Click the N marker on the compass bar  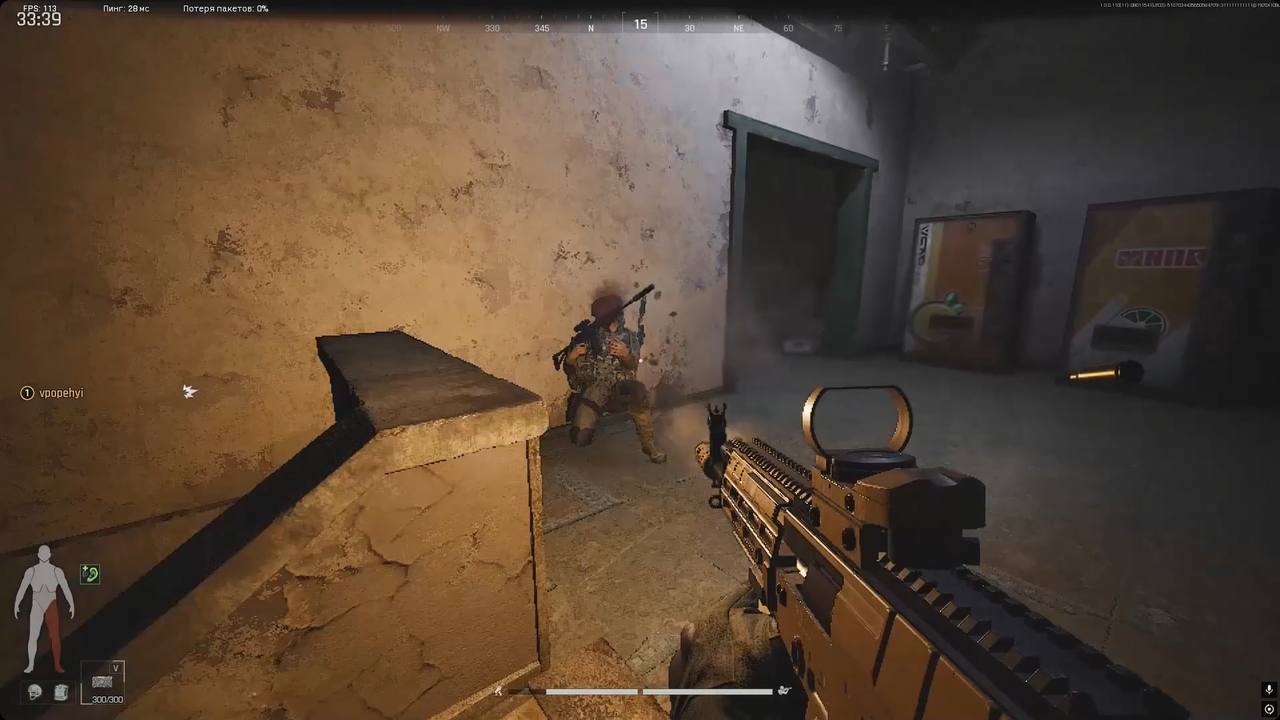591,28
